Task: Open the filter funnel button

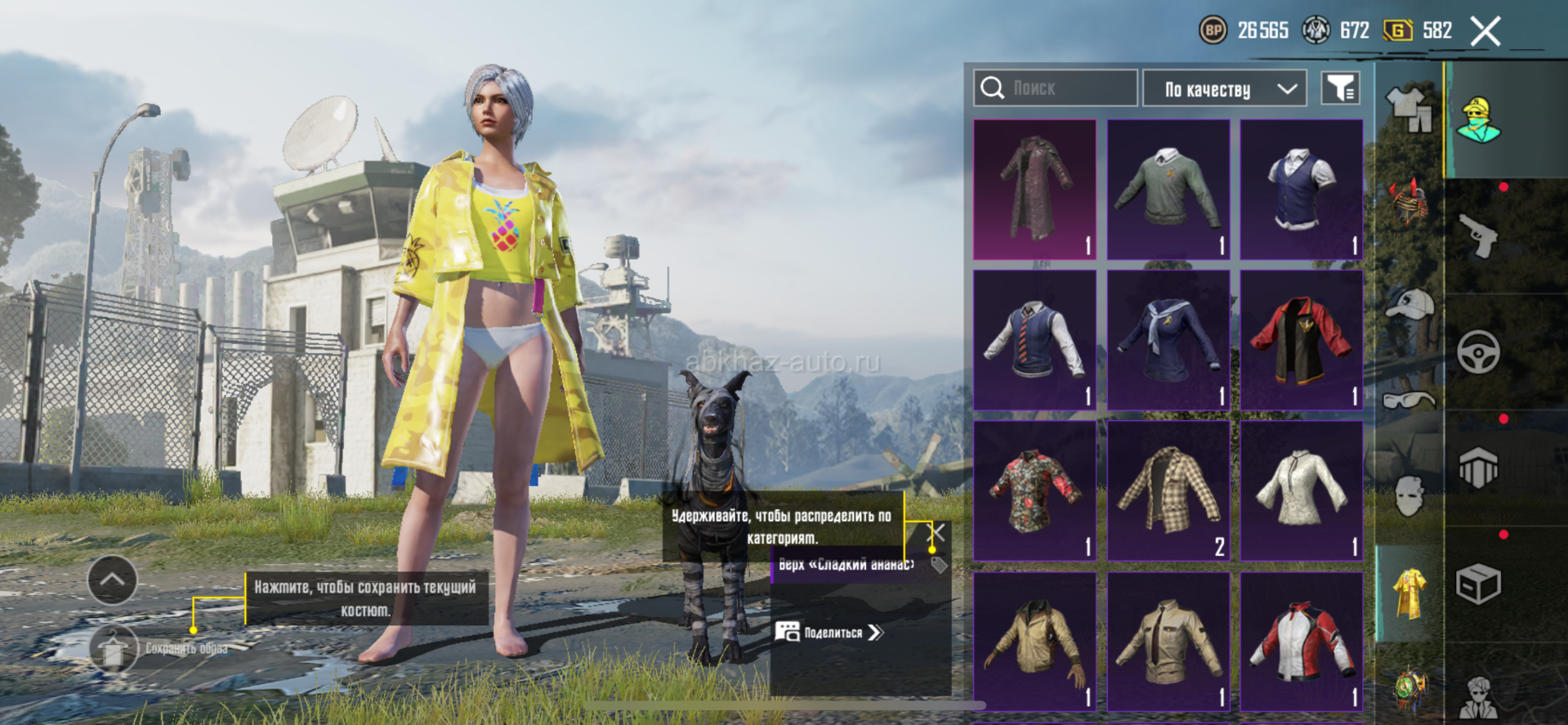Action: [x=1340, y=88]
